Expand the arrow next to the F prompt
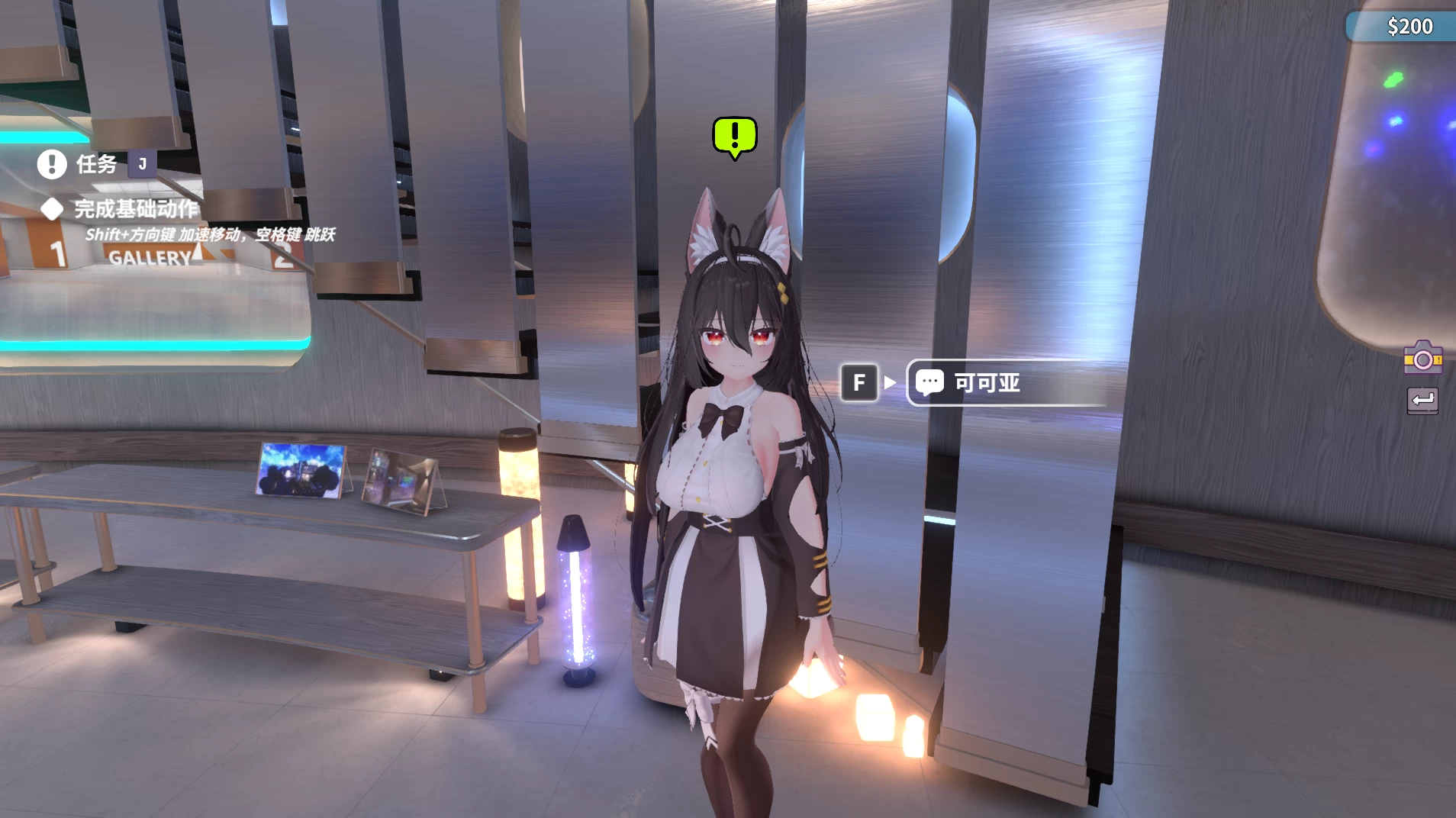Image resolution: width=1456 pixels, height=818 pixels. pos(889,382)
